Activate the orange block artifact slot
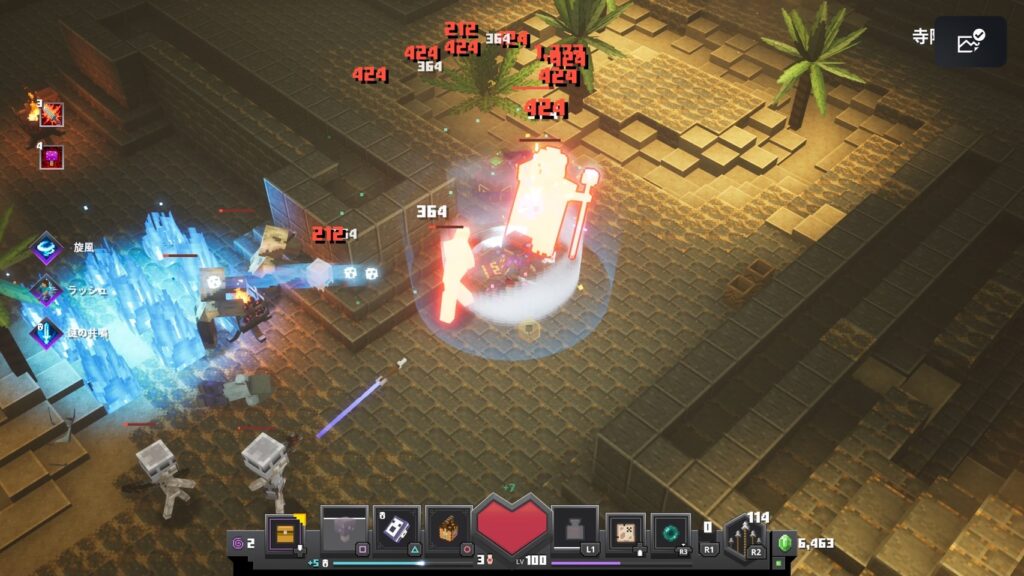 pyautogui.click(x=448, y=528)
